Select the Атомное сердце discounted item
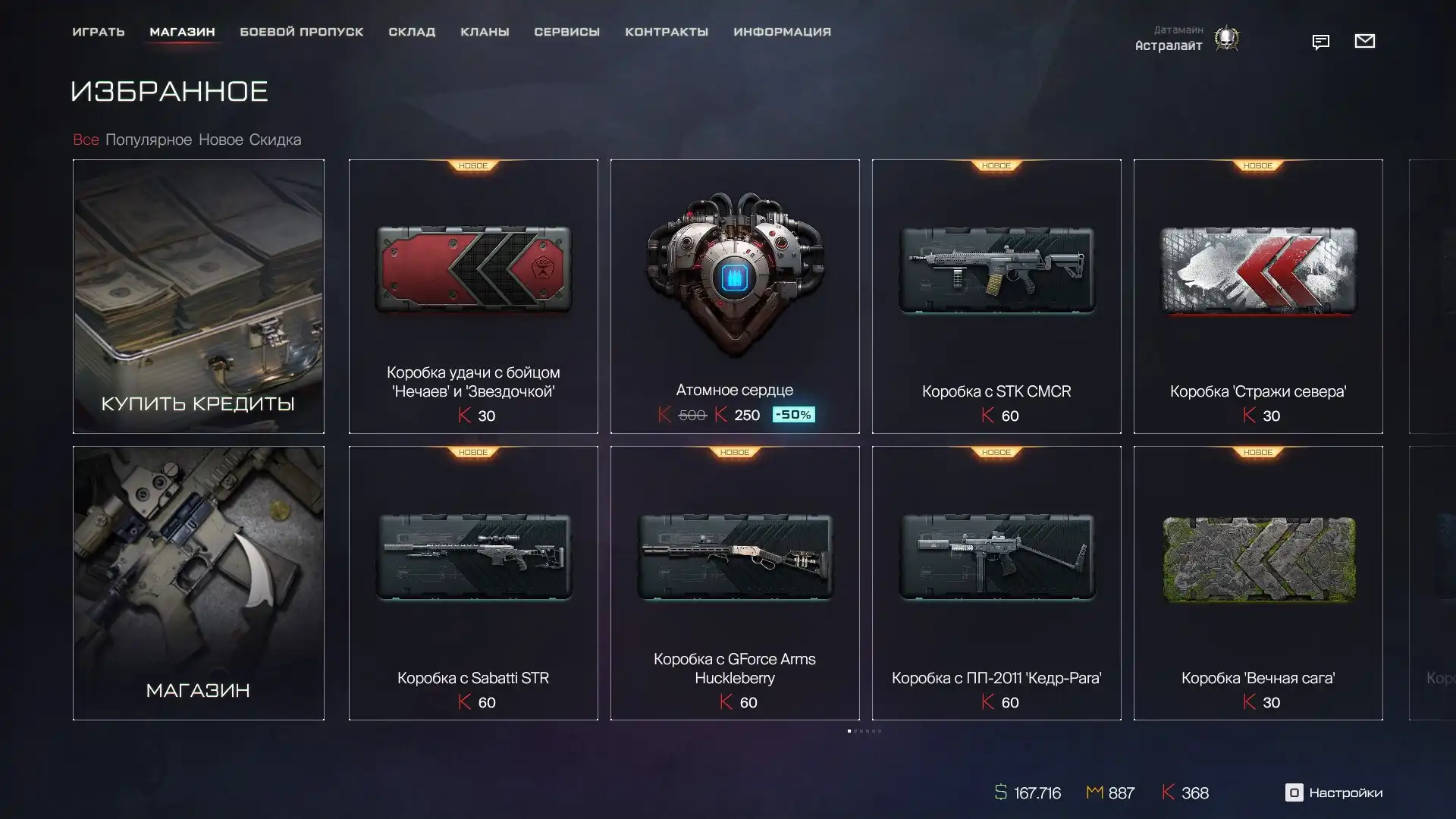The image size is (1456, 819). (x=735, y=296)
